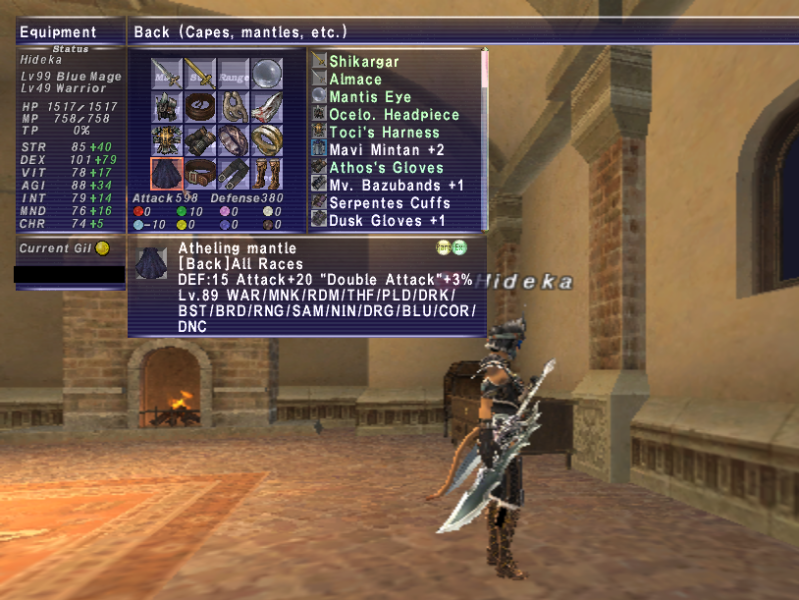Viewport: 799px width, 600px height.
Task: Select Shikargar in the item list
Action: click(x=364, y=62)
